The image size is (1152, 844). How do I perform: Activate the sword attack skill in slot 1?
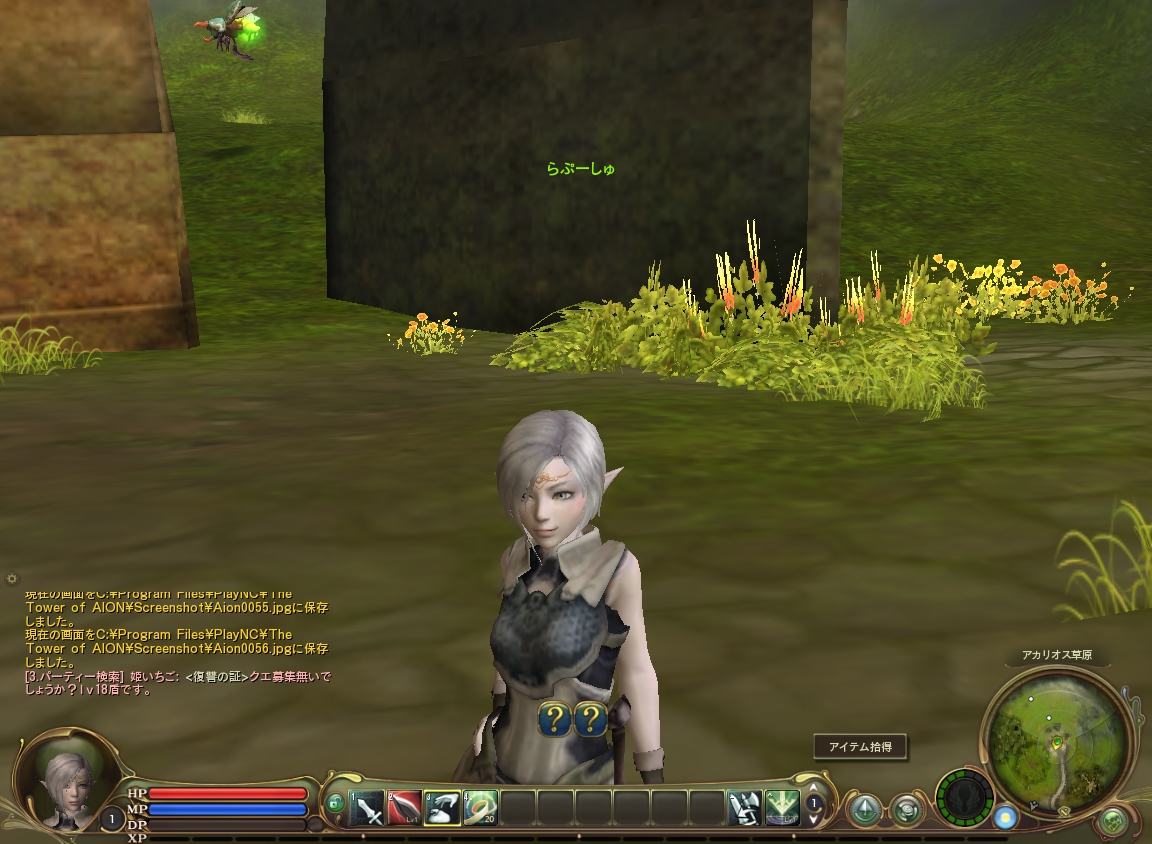pos(367,807)
